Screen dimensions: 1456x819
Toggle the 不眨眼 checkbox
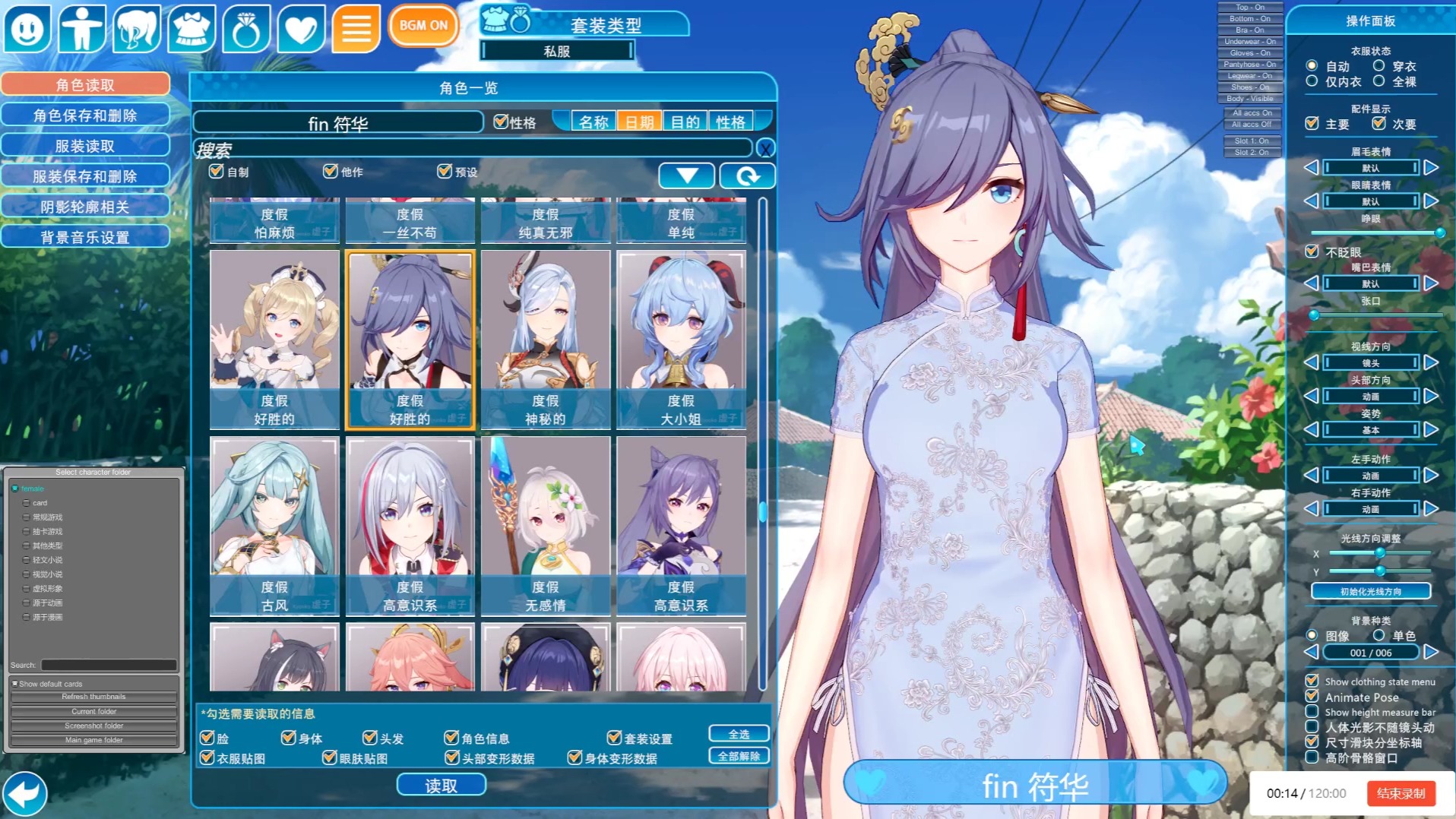[1312, 251]
